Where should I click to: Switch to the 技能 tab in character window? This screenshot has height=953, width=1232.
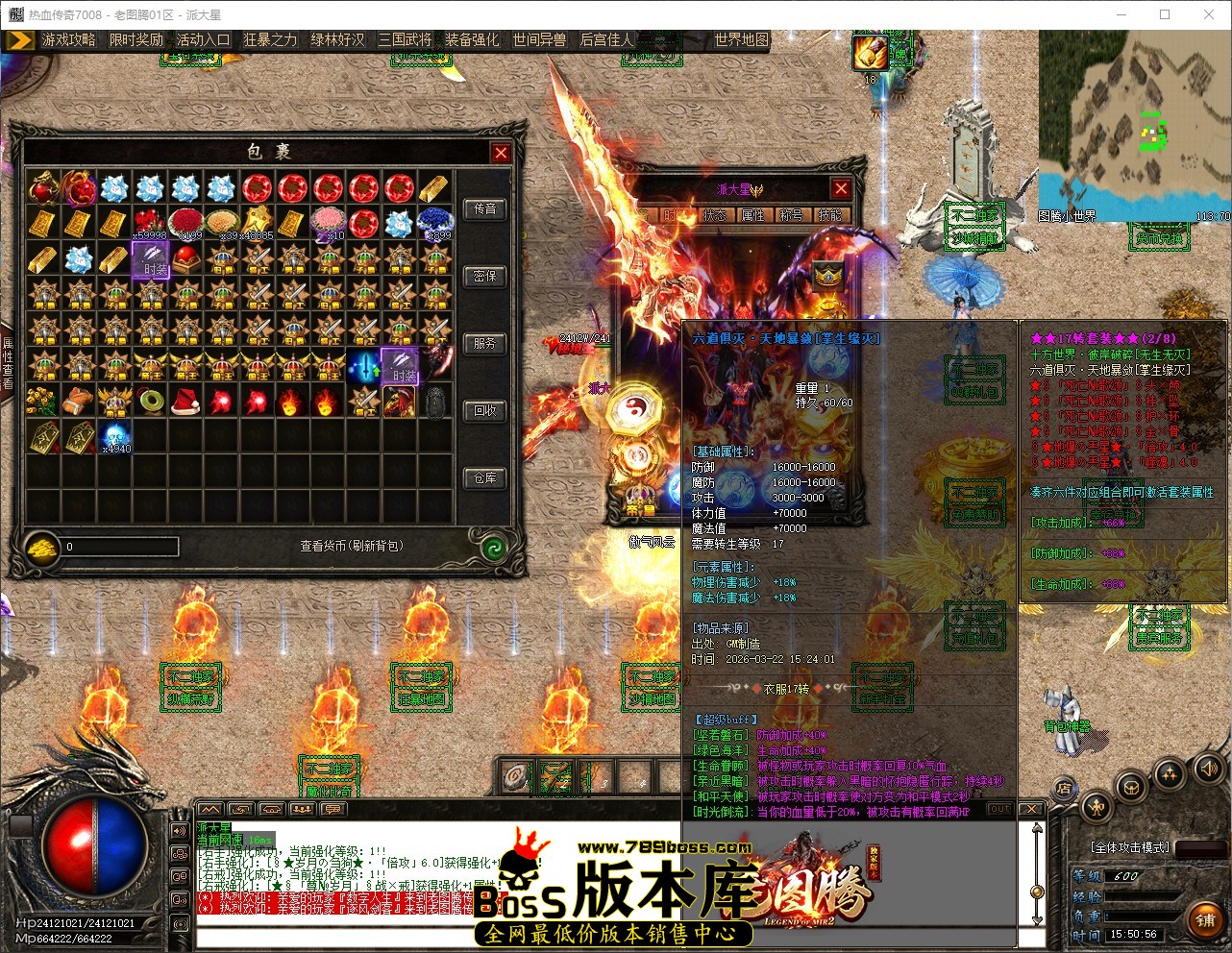828,215
